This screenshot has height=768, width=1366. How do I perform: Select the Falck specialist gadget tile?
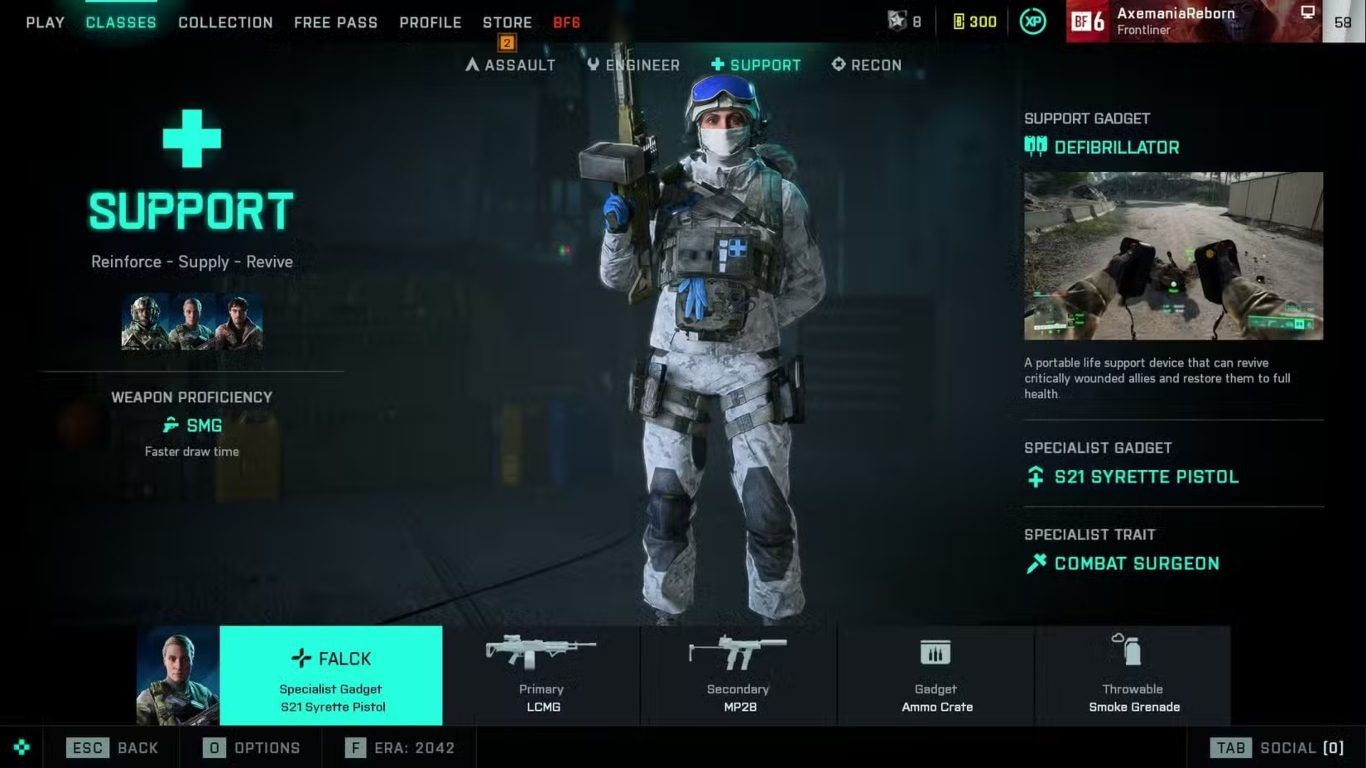331,675
